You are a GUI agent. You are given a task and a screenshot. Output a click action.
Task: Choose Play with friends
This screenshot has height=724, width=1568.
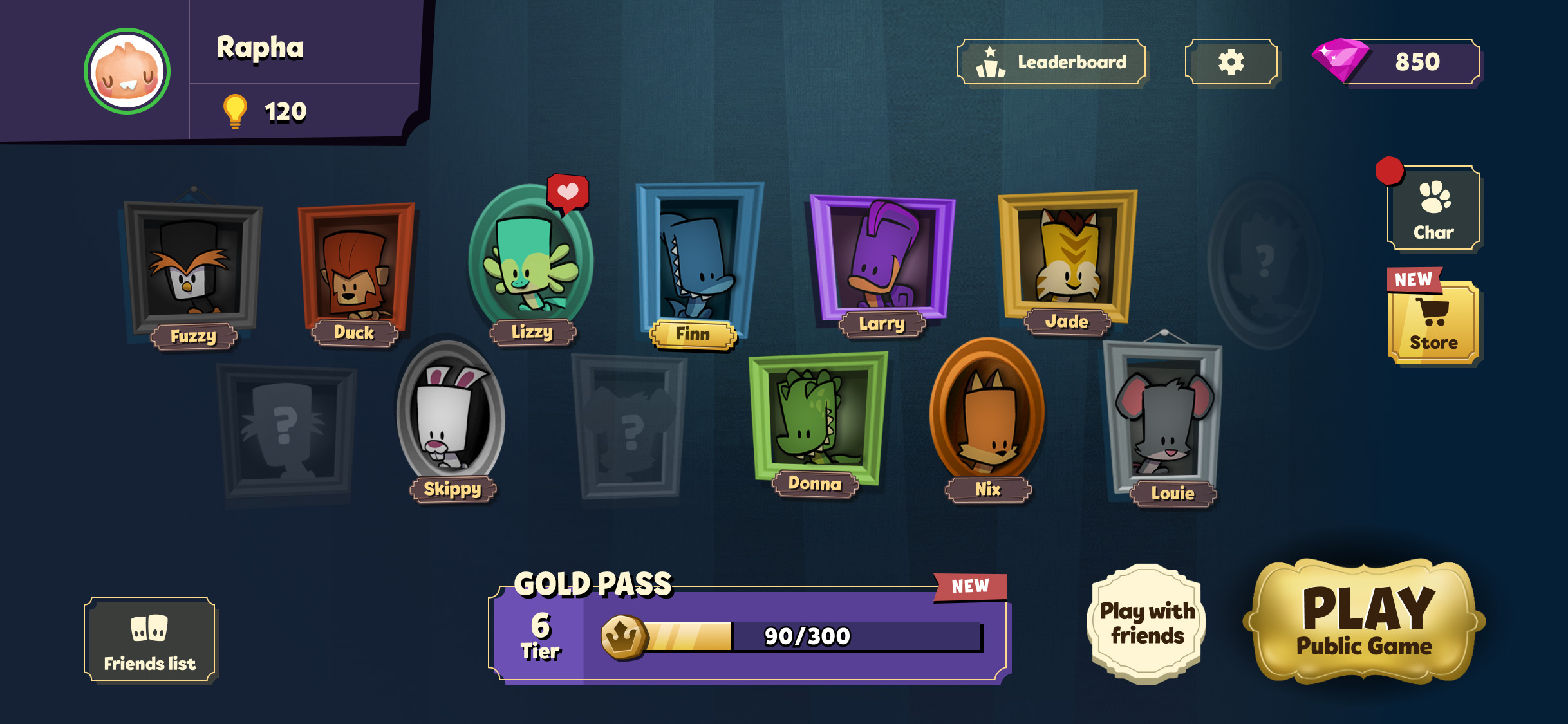[x=1147, y=623]
